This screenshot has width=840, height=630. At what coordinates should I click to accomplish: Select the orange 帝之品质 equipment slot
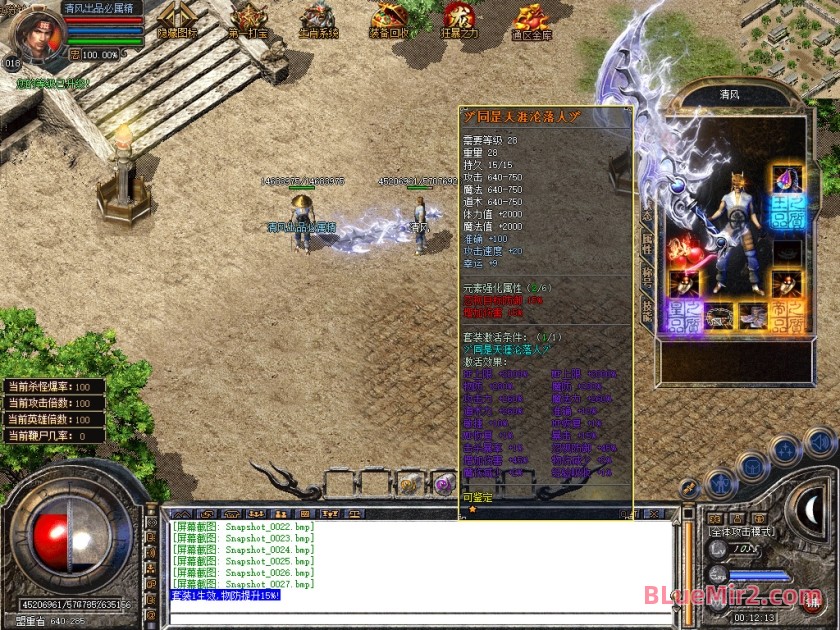tap(787, 314)
